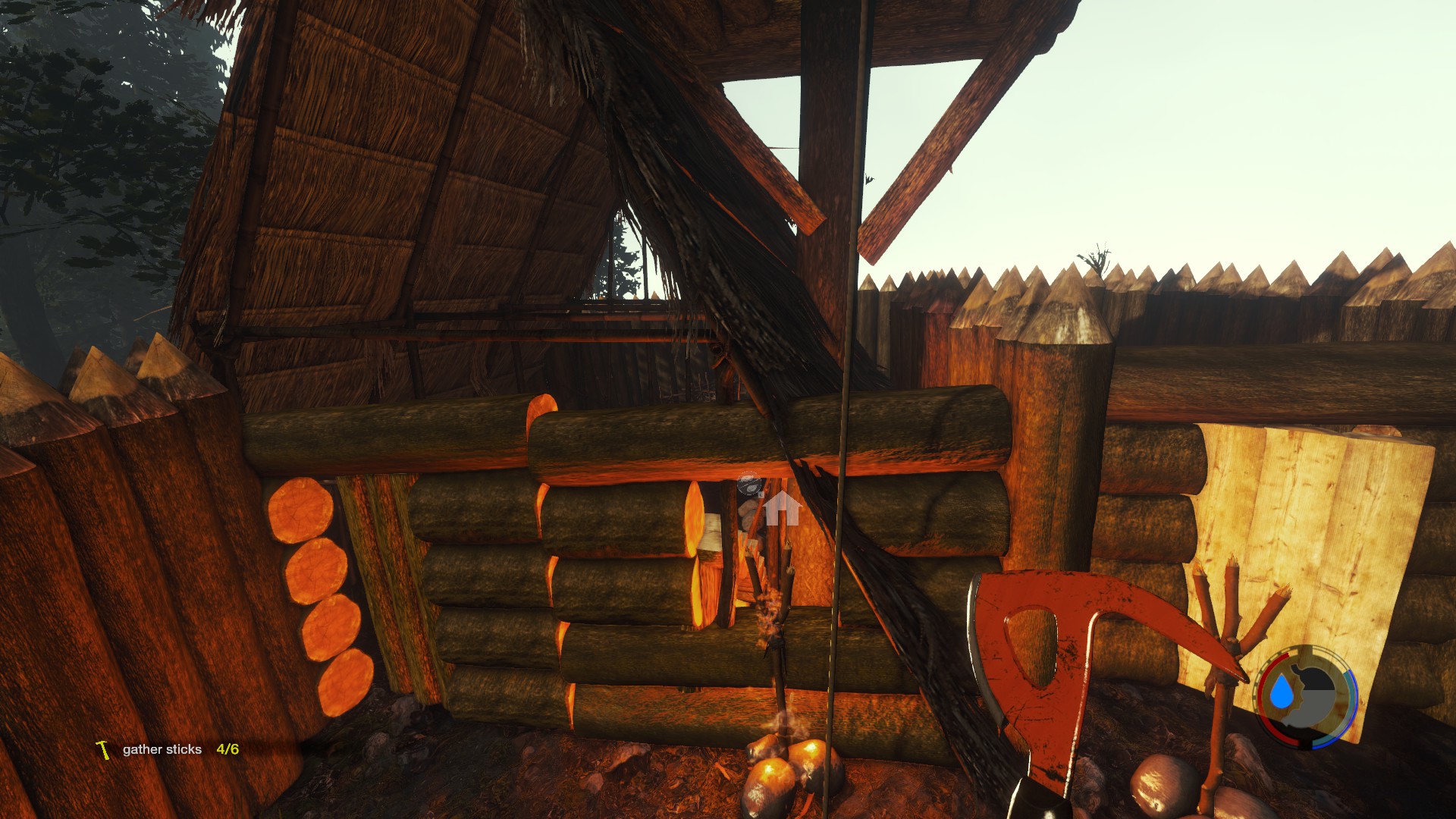The height and width of the screenshot is (819, 1456).
Task: Click the blue water drop thirst icon
Action: [1282, 692]
